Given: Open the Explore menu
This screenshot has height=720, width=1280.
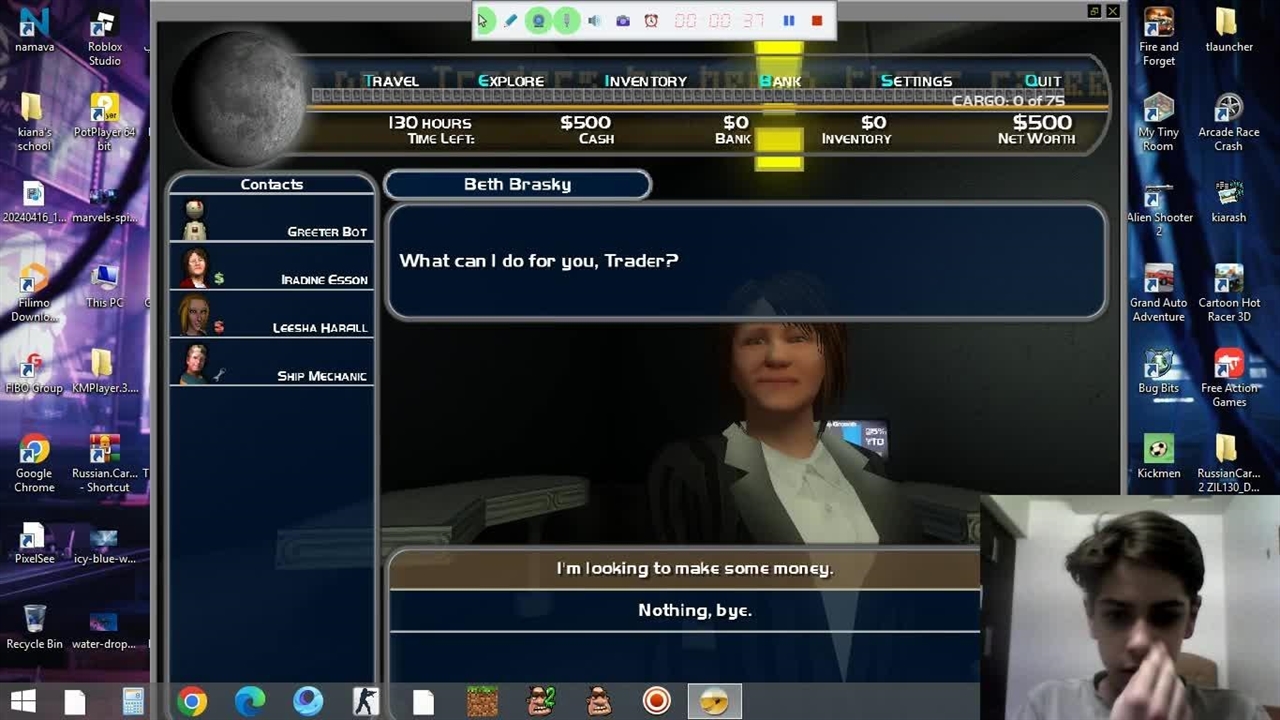Looking at the screenshot, I should tap(511, 81).
